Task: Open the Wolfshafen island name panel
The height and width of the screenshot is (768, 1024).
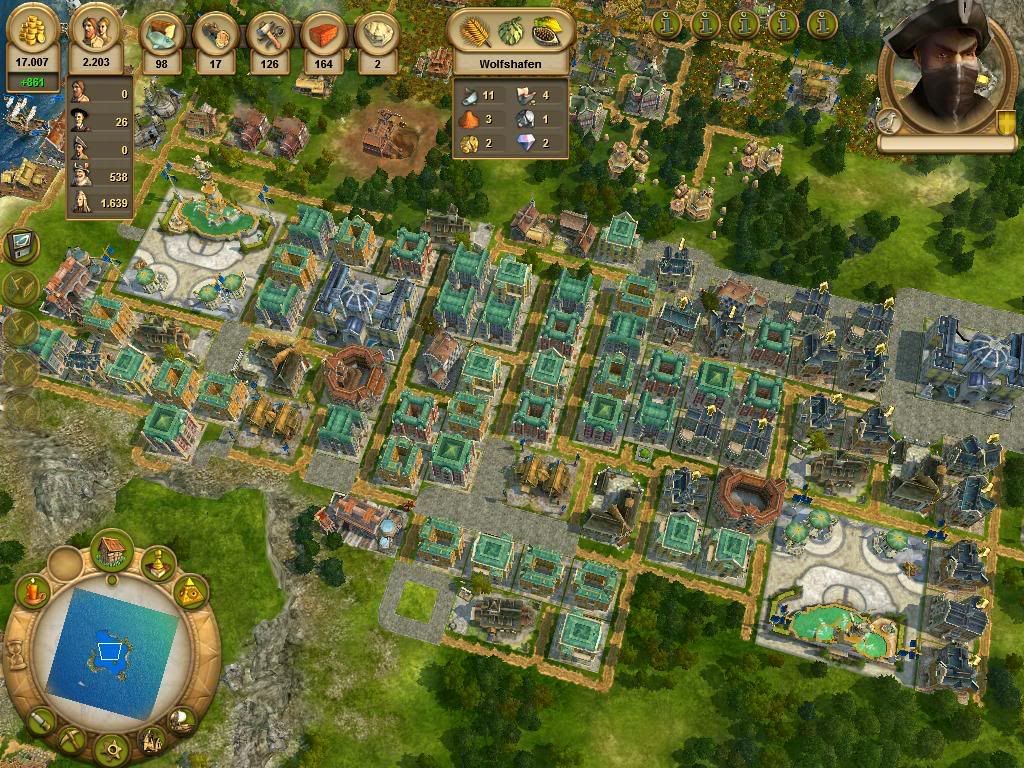Action: tap(510, 62)
